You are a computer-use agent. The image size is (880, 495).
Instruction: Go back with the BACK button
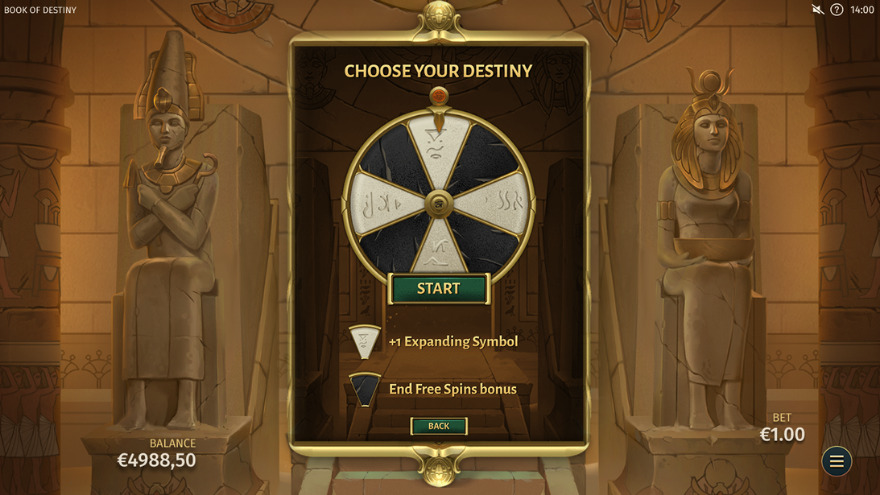(438, 426)
